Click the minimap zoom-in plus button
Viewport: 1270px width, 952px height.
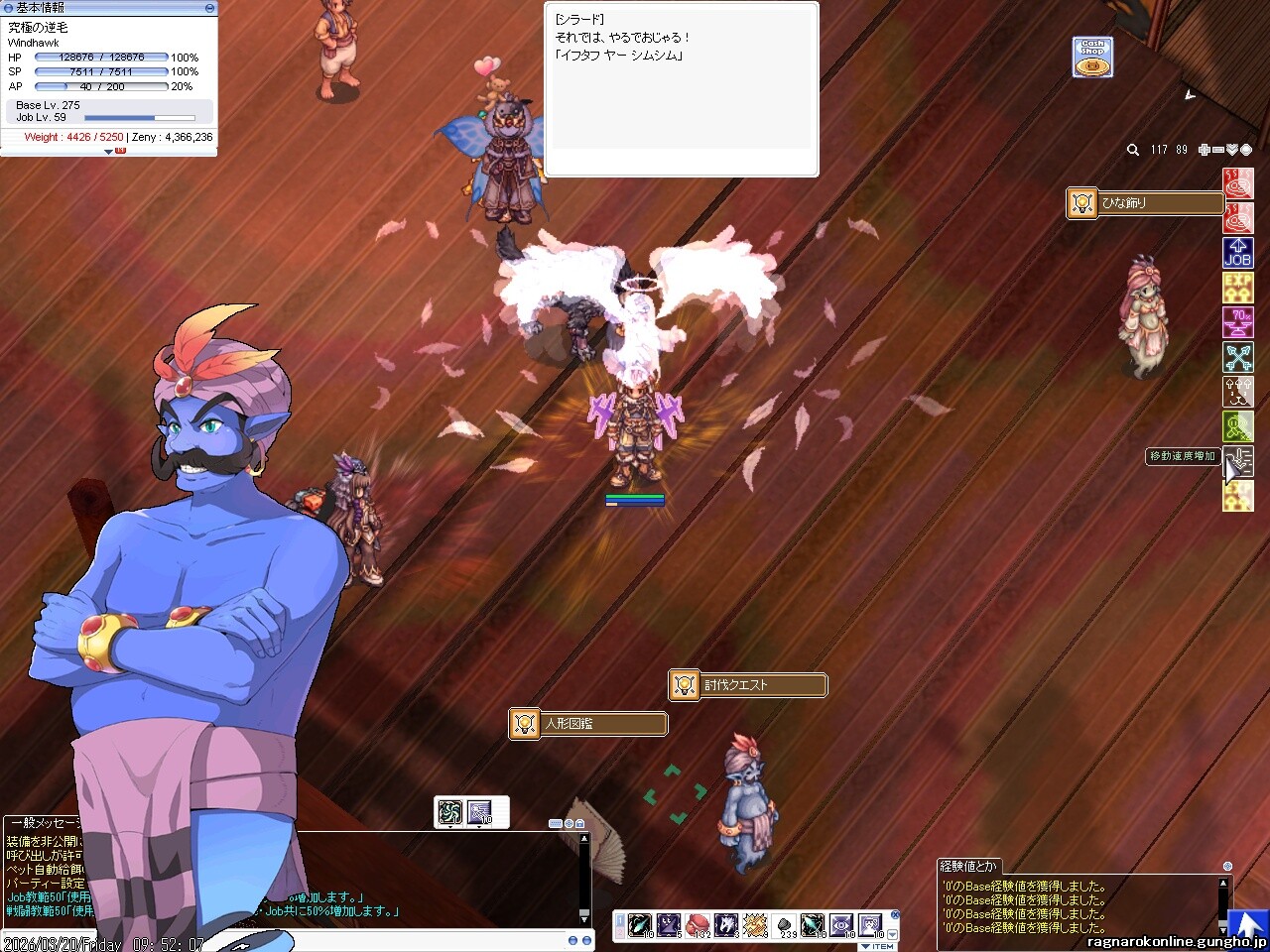coord(1205,150)
